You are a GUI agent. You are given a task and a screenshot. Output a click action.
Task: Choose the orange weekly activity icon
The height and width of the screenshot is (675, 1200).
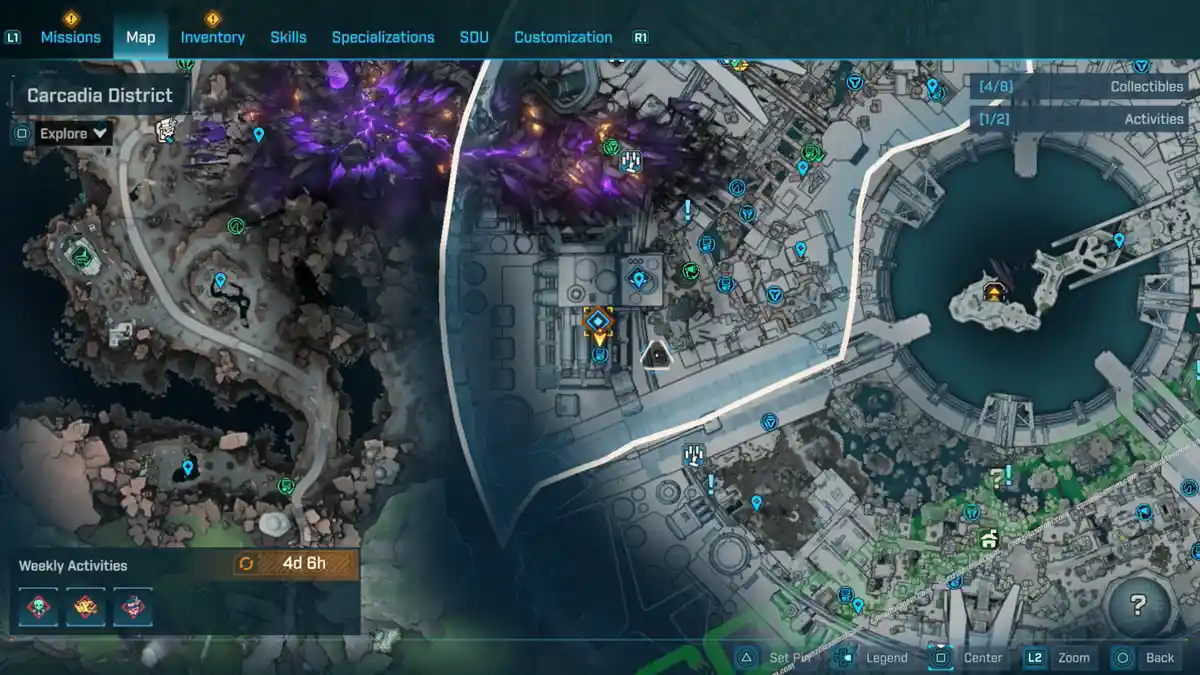pos(86,607)
